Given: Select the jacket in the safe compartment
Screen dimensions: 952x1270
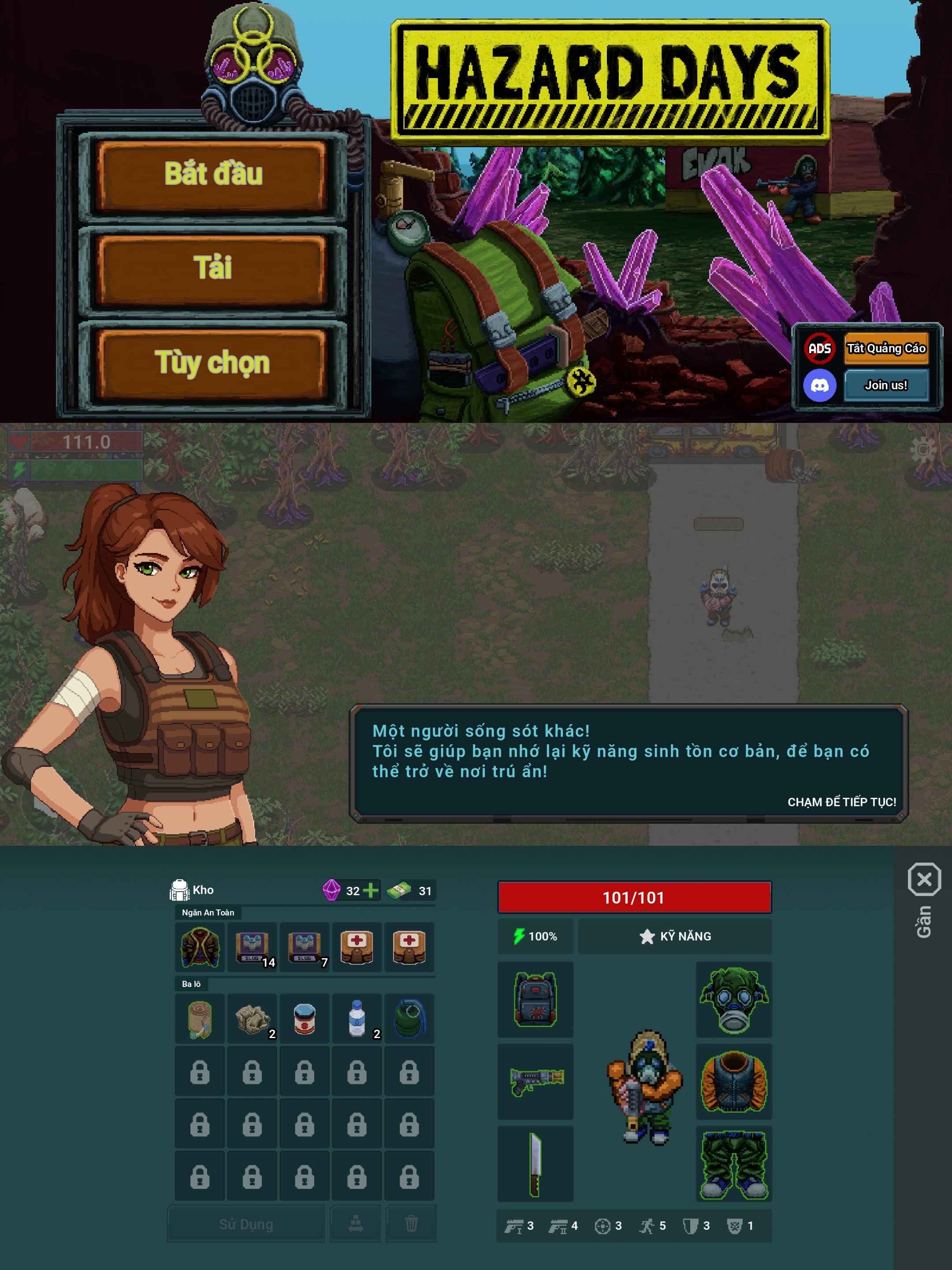Looking at the screenshot, I should pos(200,947).
